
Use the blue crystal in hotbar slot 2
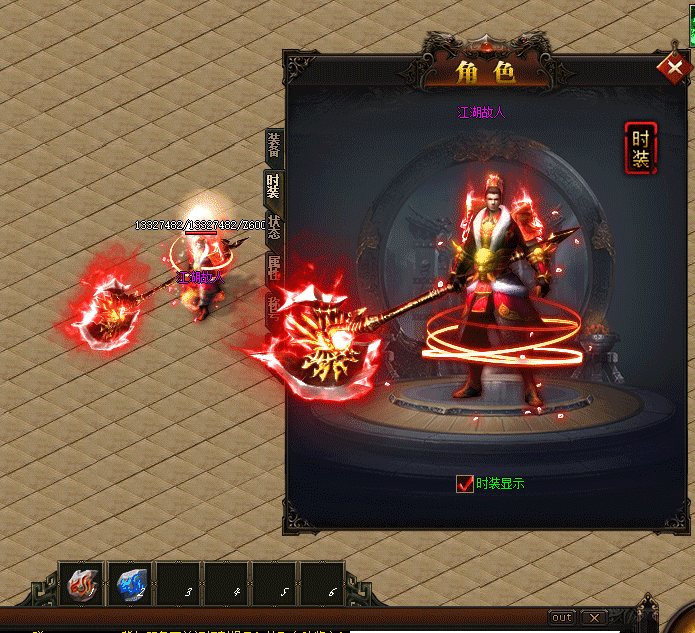131,584
